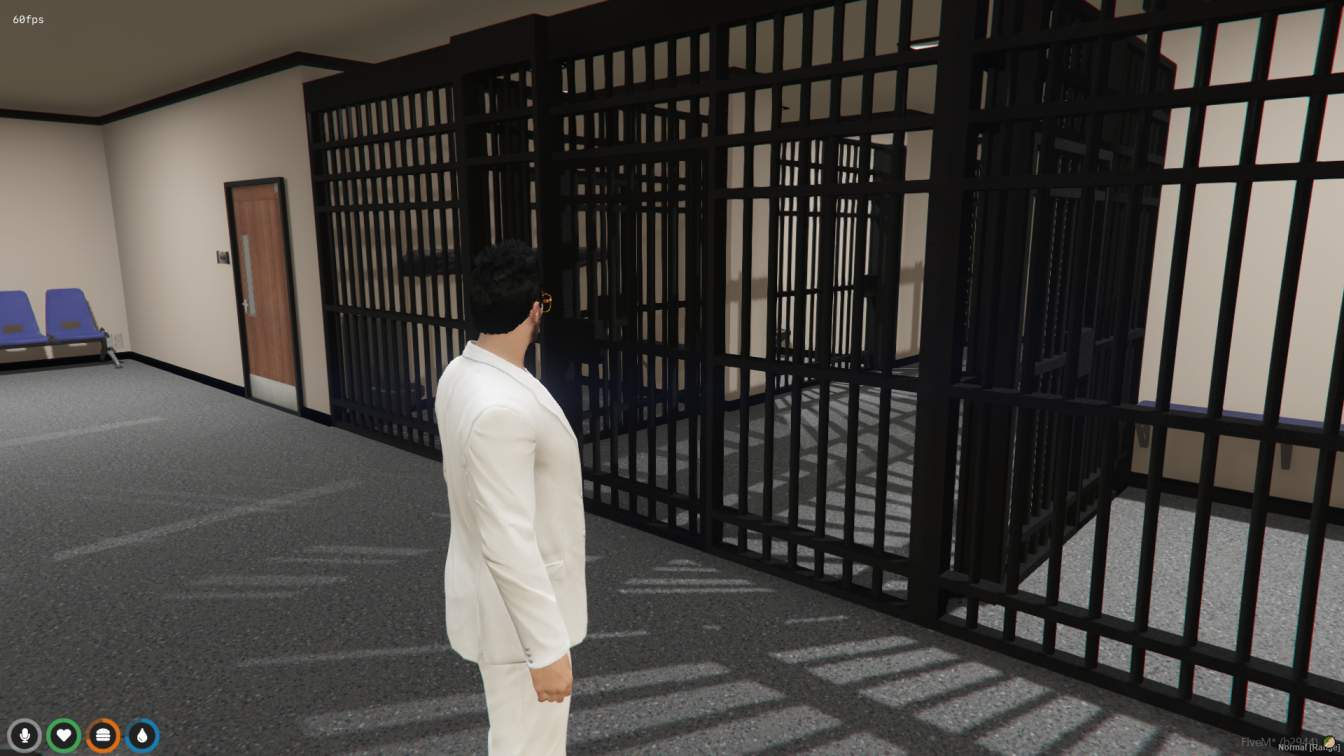Click the 60fps counter display
Screen dimensions: 1344x756
(x=27, y=17)
